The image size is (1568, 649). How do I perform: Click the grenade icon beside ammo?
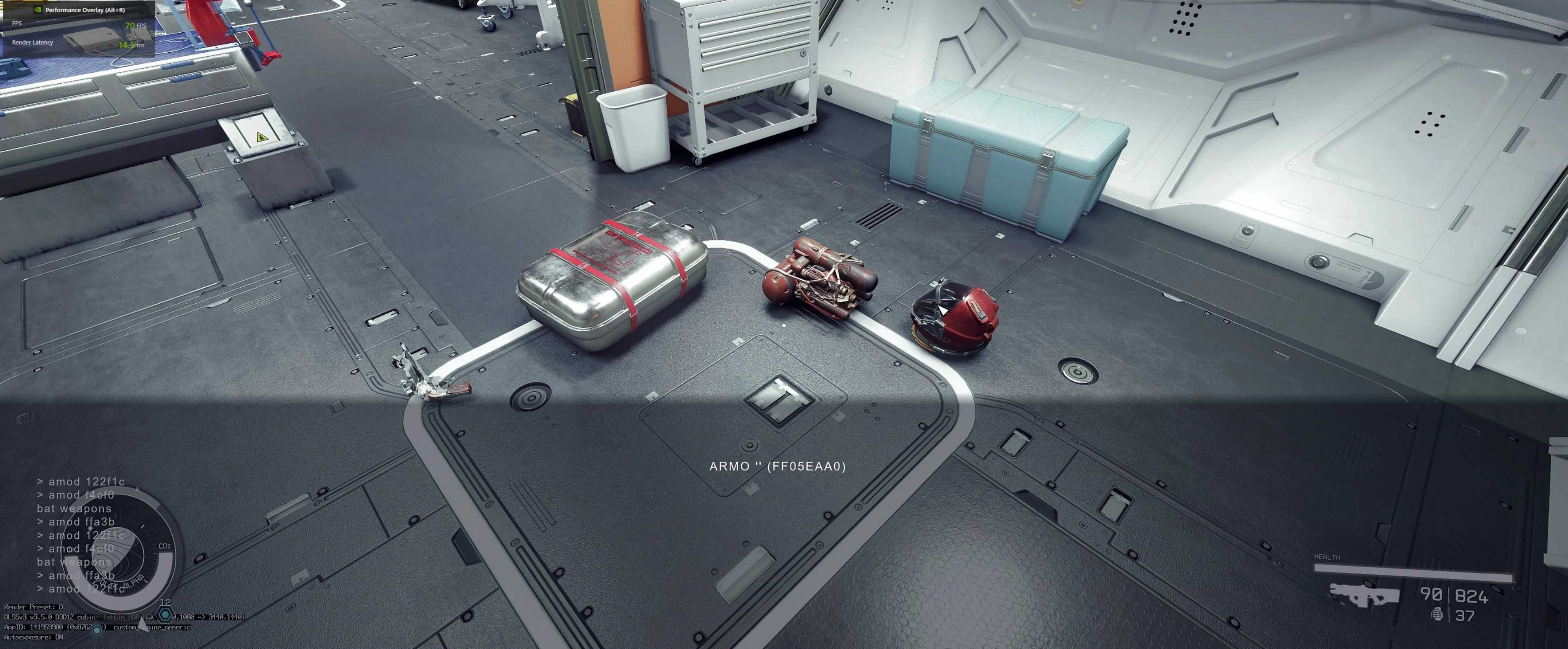(x=1437, y=614)
